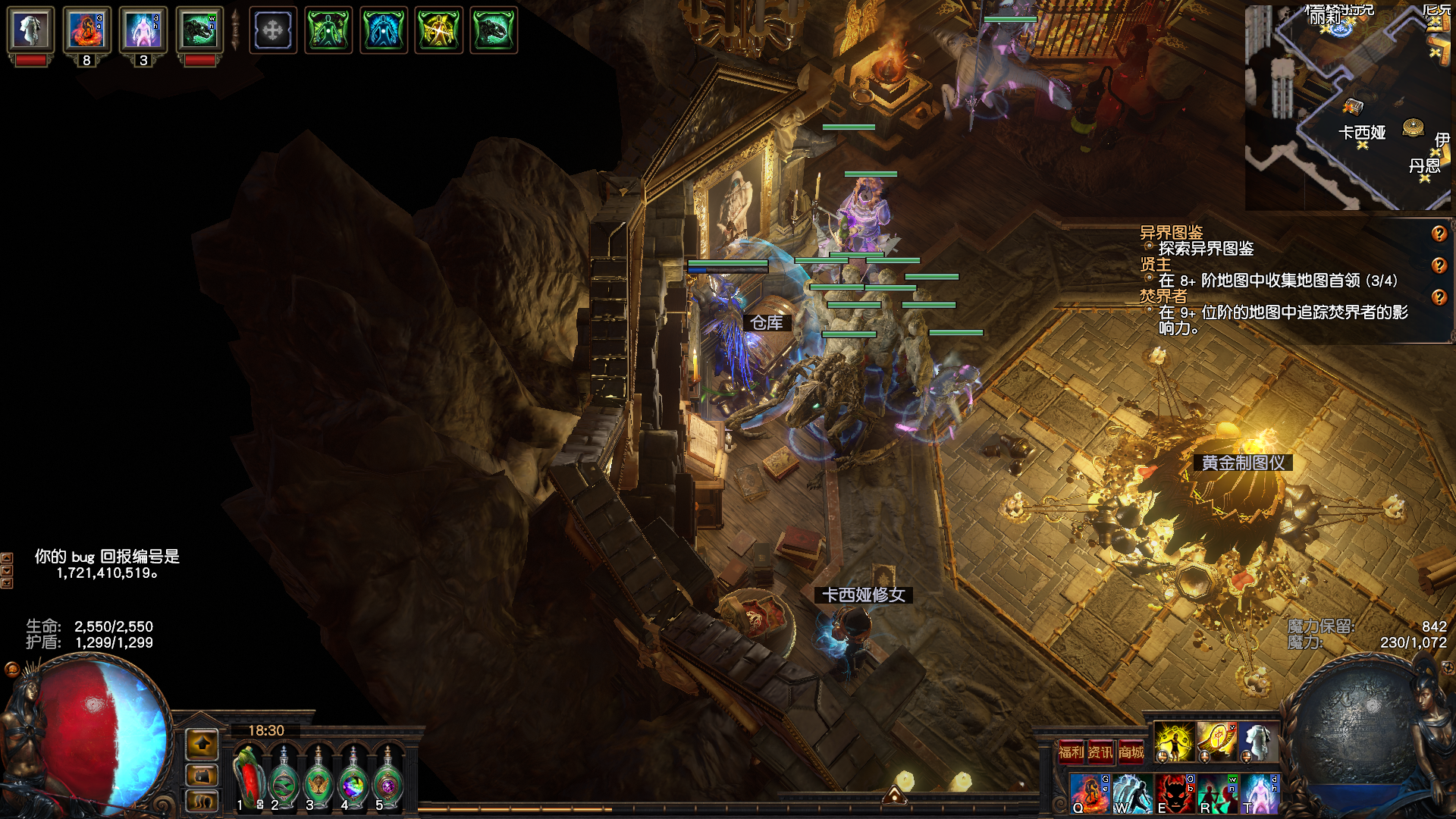
Task: Select the golden winged banner skill slot
Action: click(1216, 742)
